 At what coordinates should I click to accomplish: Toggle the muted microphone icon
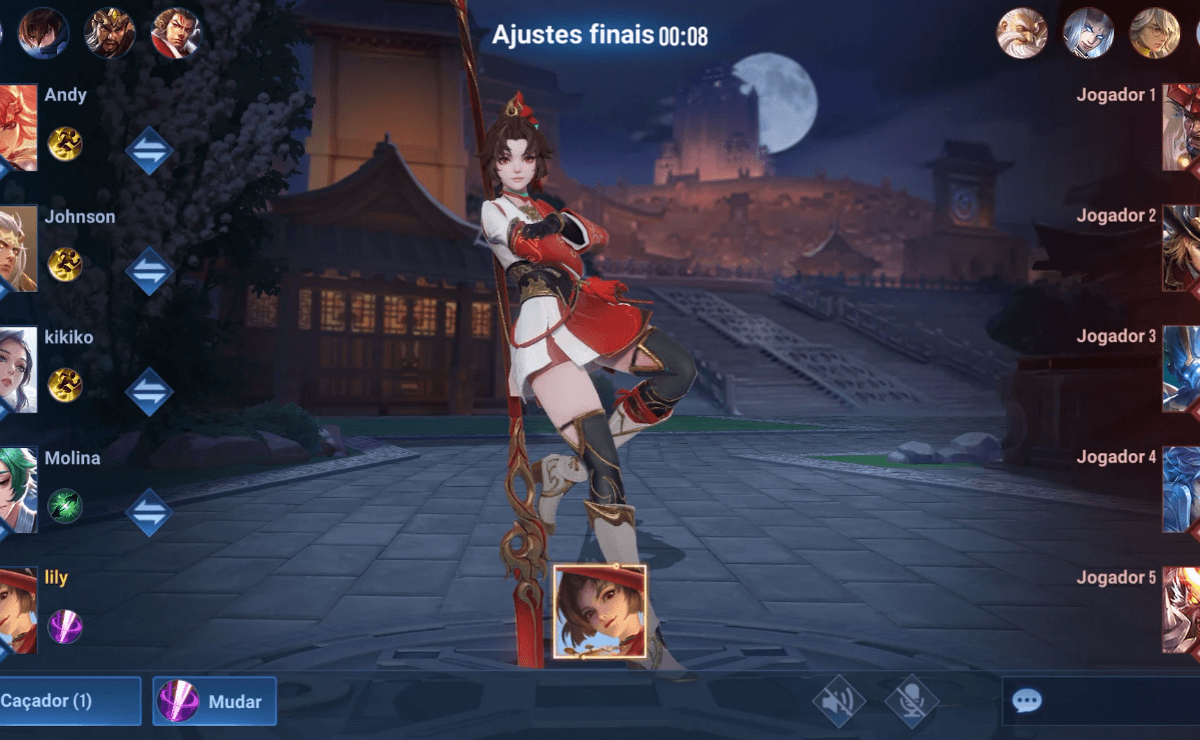tap(911, 701)
